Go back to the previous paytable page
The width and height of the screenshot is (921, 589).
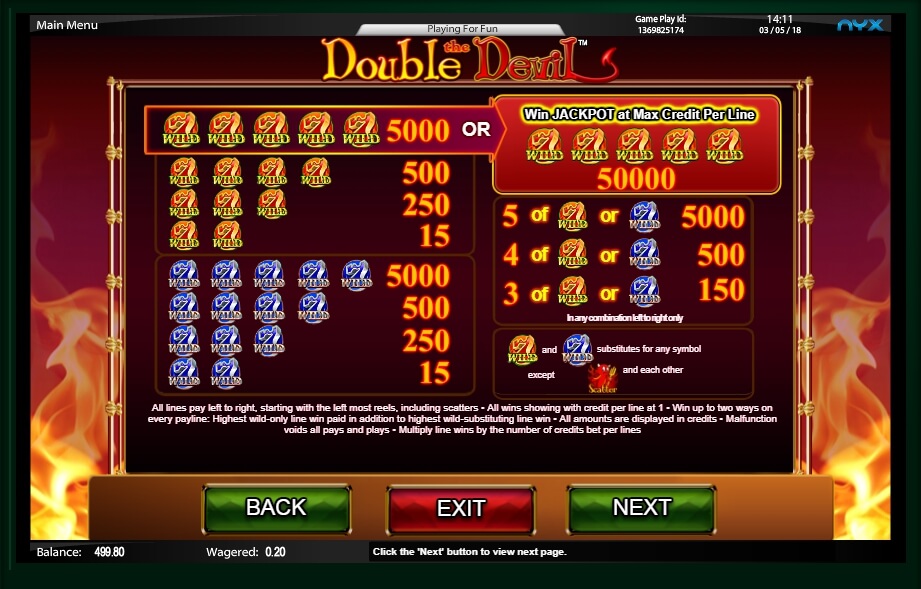276,508
